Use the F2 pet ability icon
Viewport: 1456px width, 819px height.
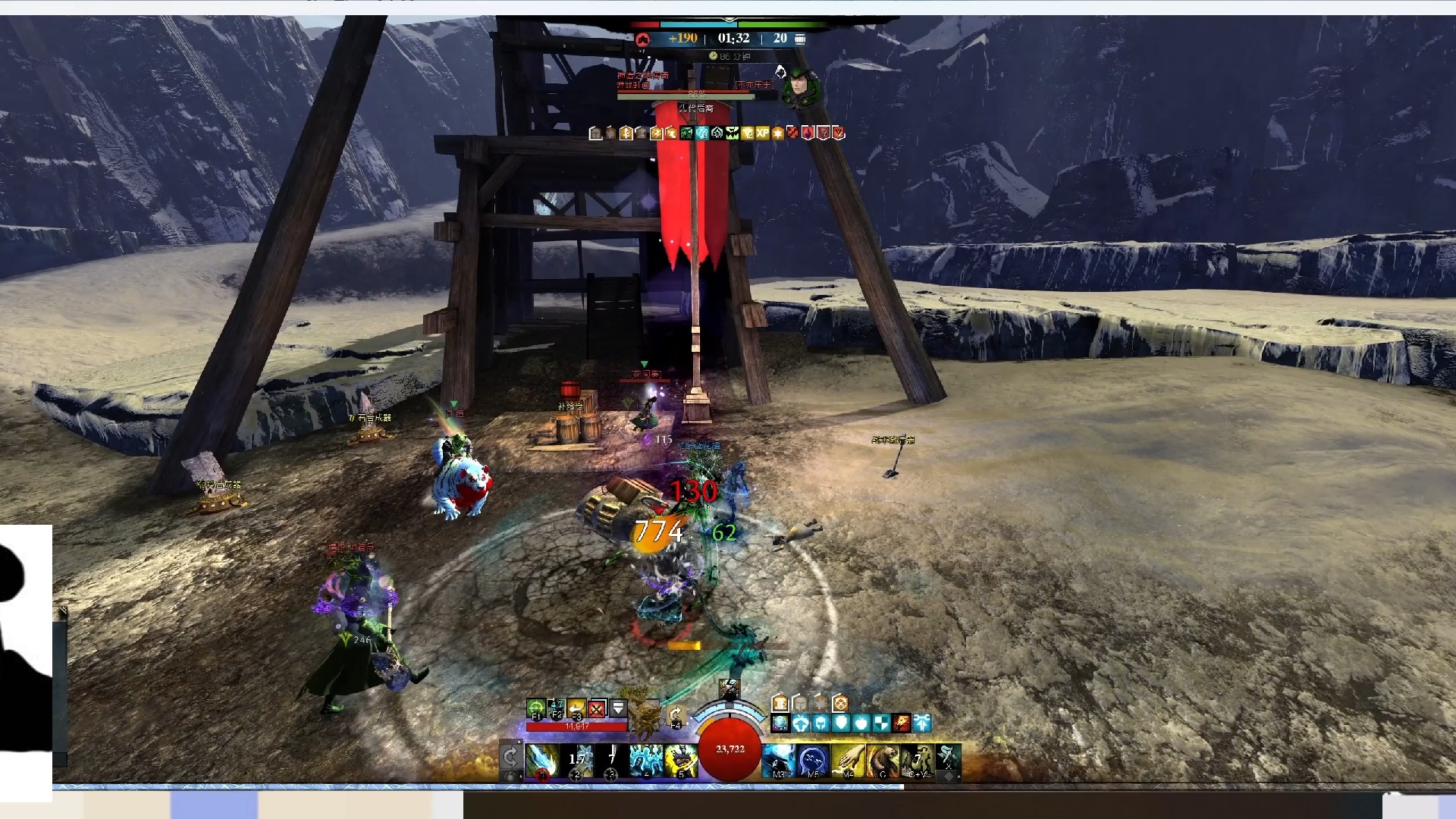[x=557, y=709]
